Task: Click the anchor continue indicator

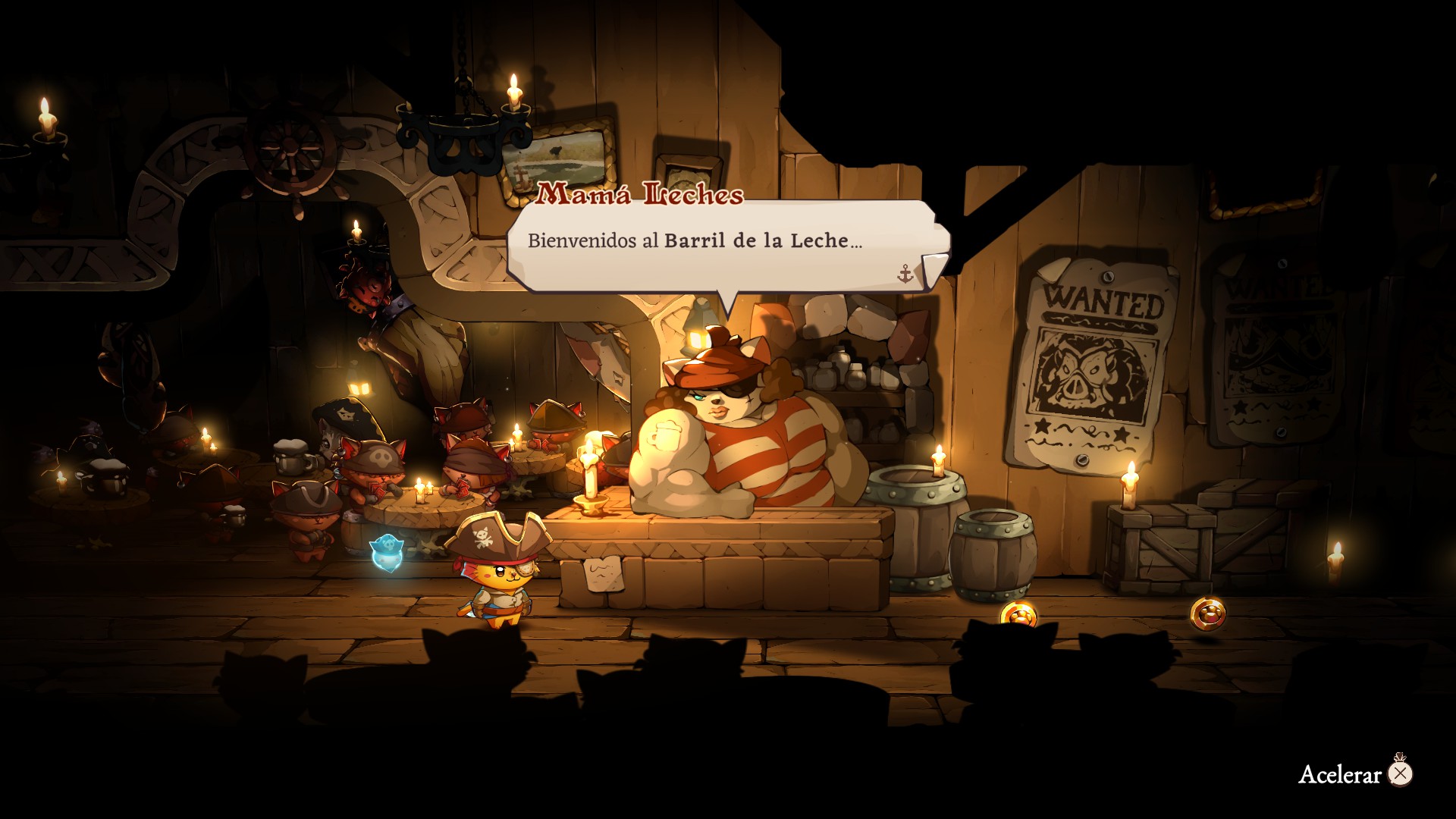Action: pos(905,274)
